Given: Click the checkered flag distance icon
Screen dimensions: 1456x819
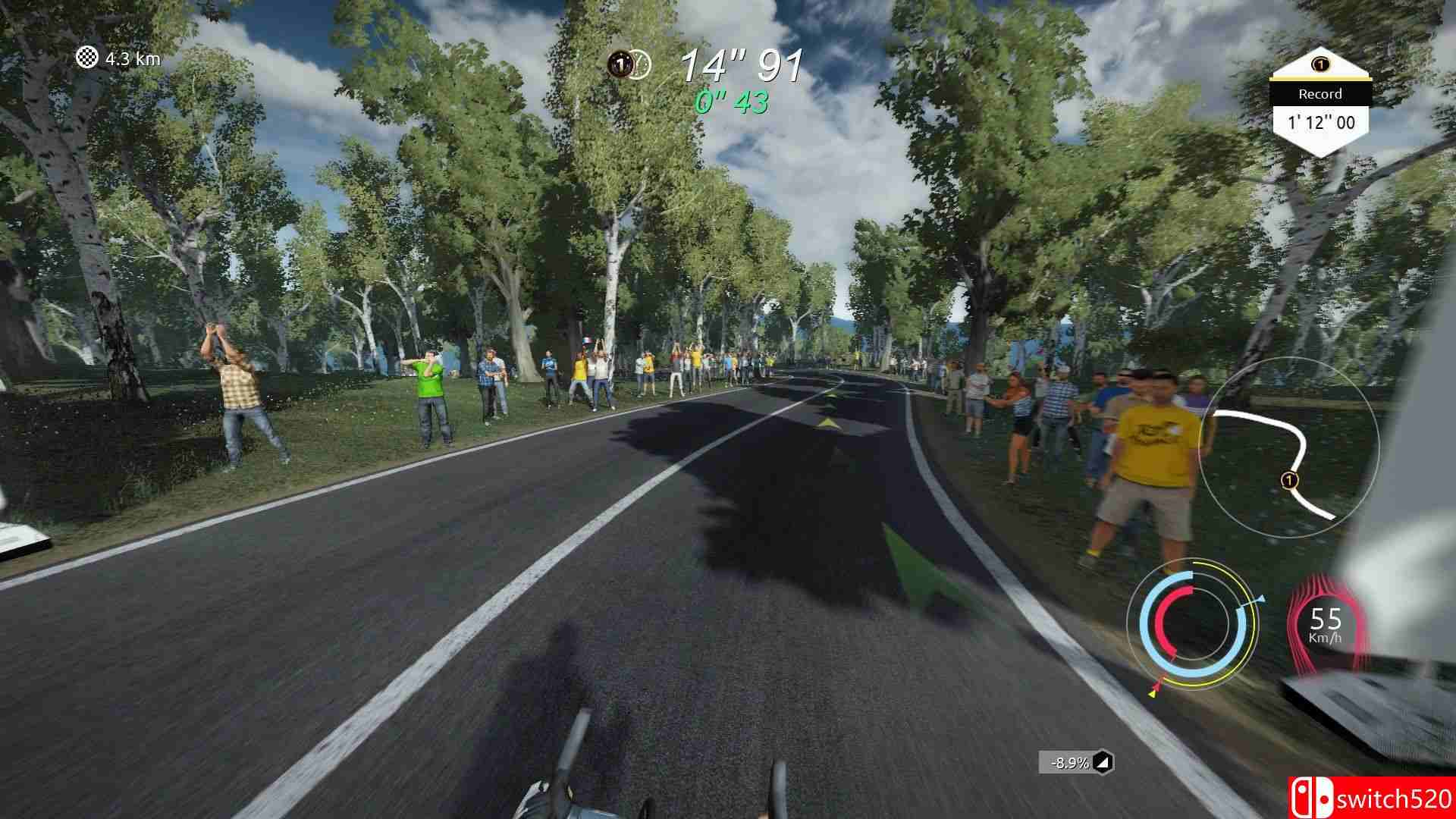Looking at the screenshot, I should coord(88,58).
